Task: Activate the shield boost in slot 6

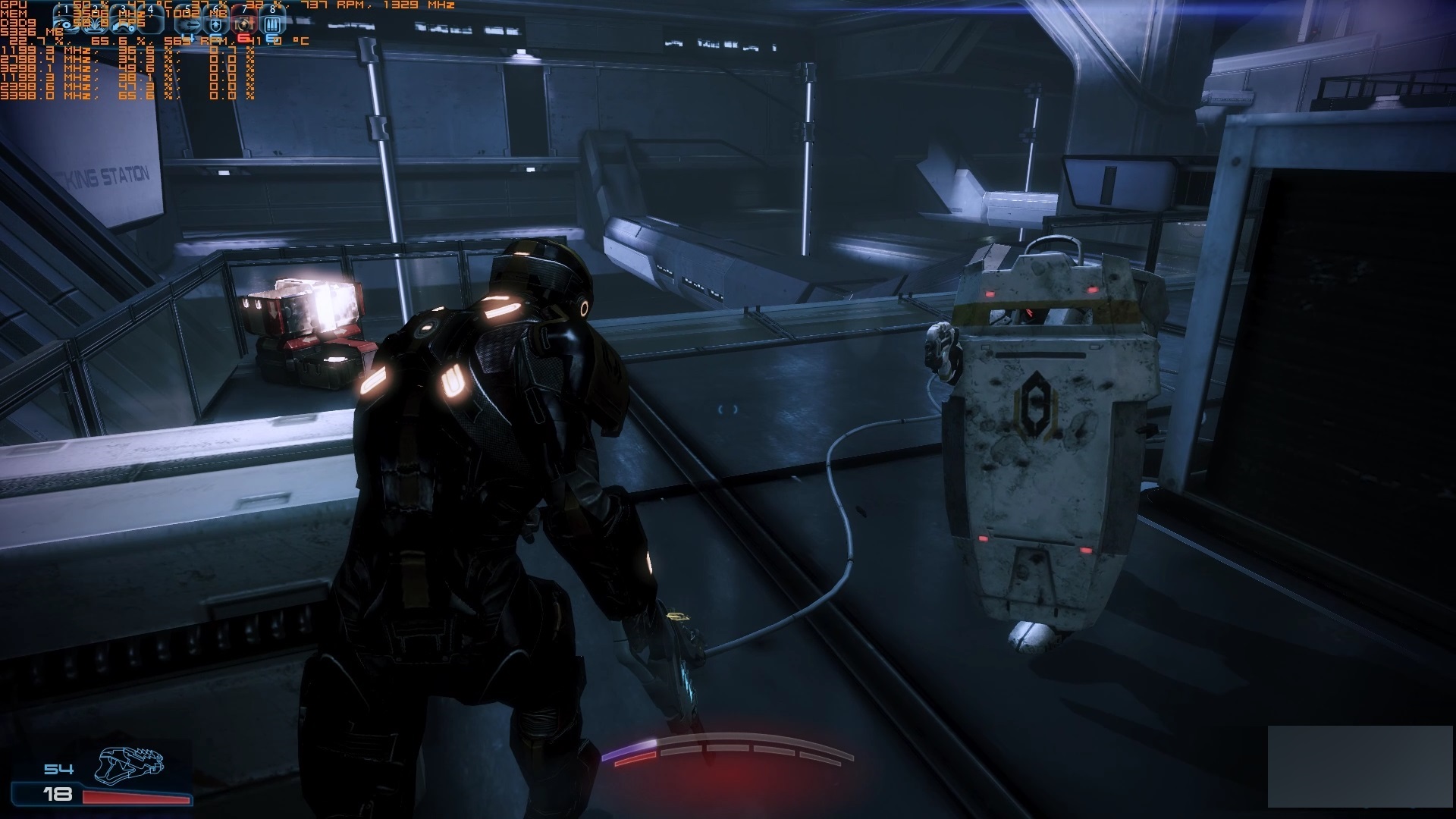Action: point(216,24)
